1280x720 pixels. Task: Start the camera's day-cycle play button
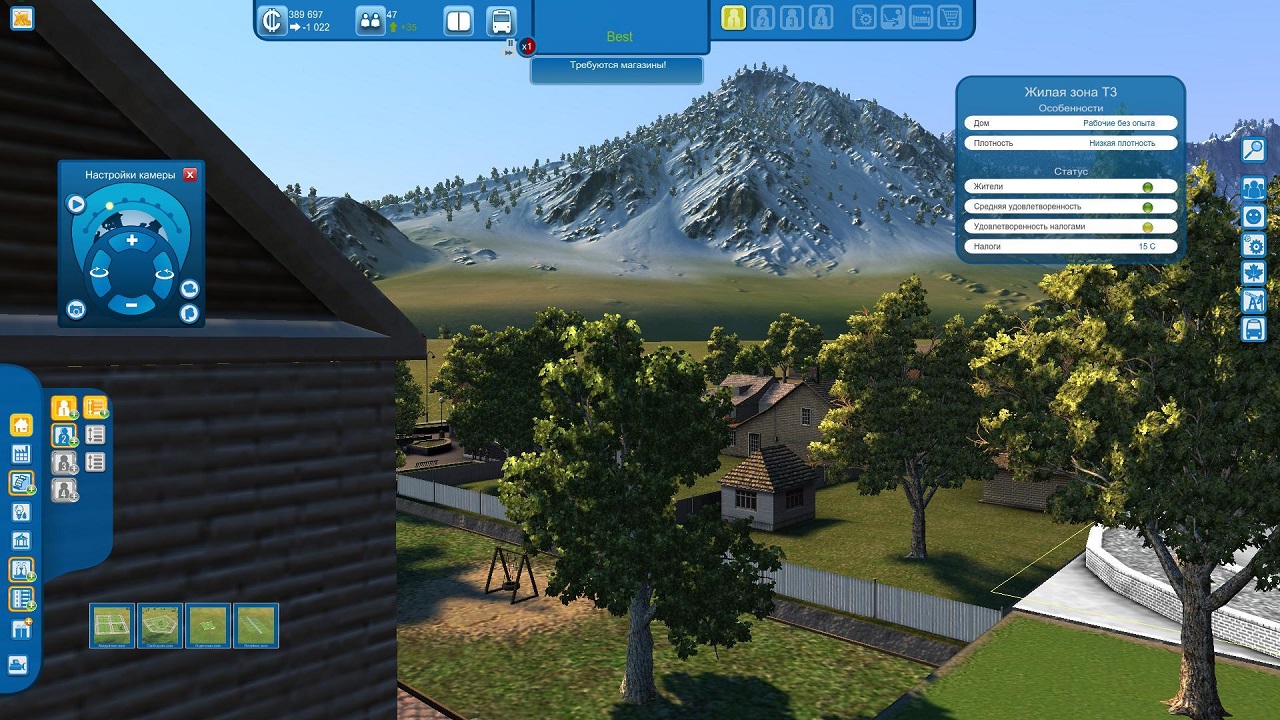pyautogui.click(x=76, y=205)
